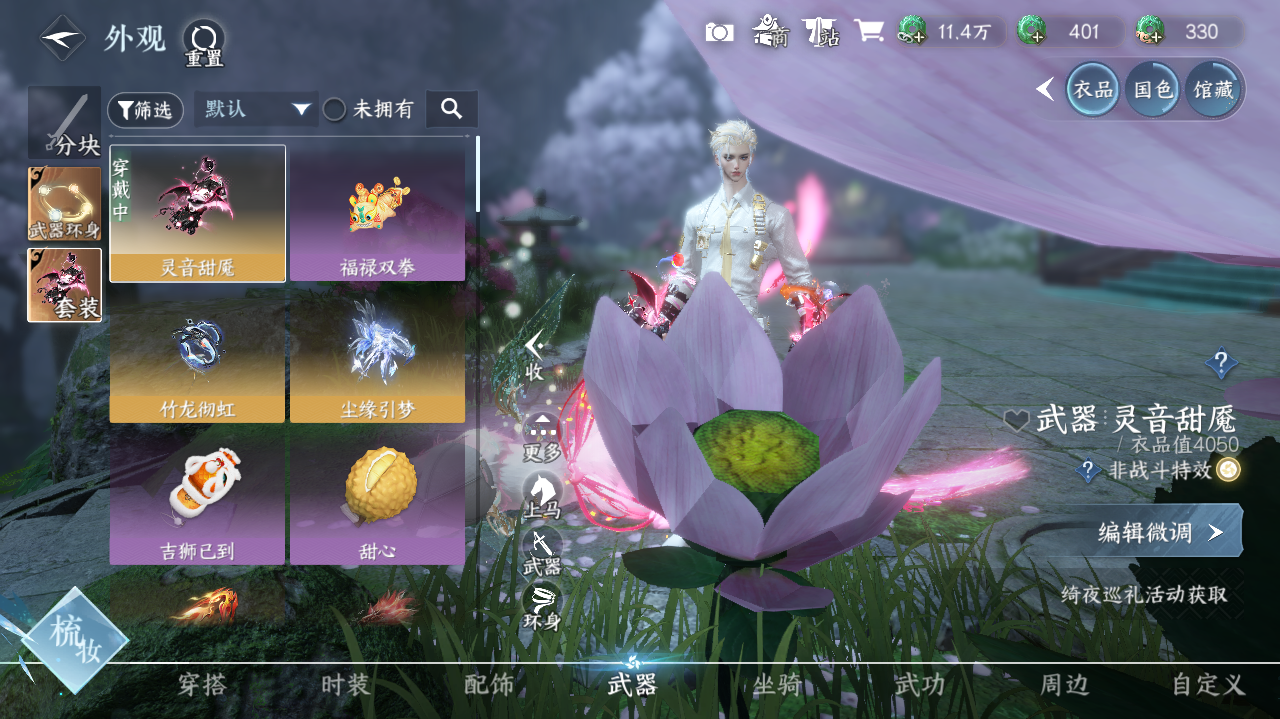This screenshot has height=719, width=1280.
Task: Select the 吉狮已到 weapon skin
Action: [198, 497]
